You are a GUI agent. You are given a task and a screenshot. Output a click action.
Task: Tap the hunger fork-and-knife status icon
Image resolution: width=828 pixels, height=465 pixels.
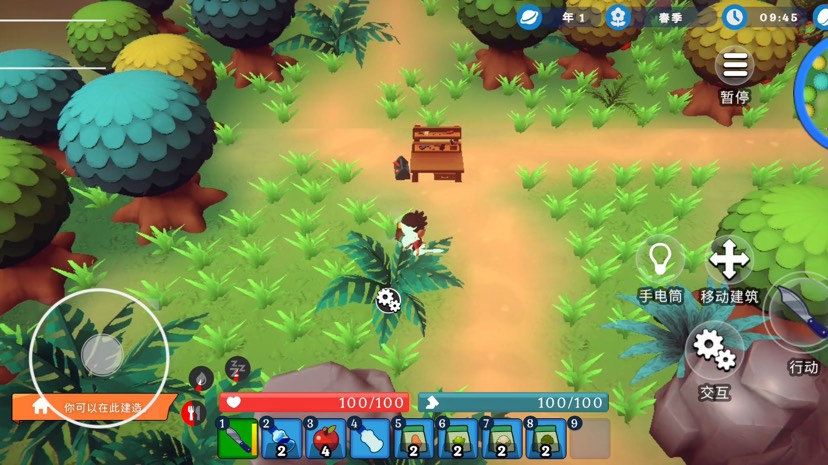(x=194, y=412)
